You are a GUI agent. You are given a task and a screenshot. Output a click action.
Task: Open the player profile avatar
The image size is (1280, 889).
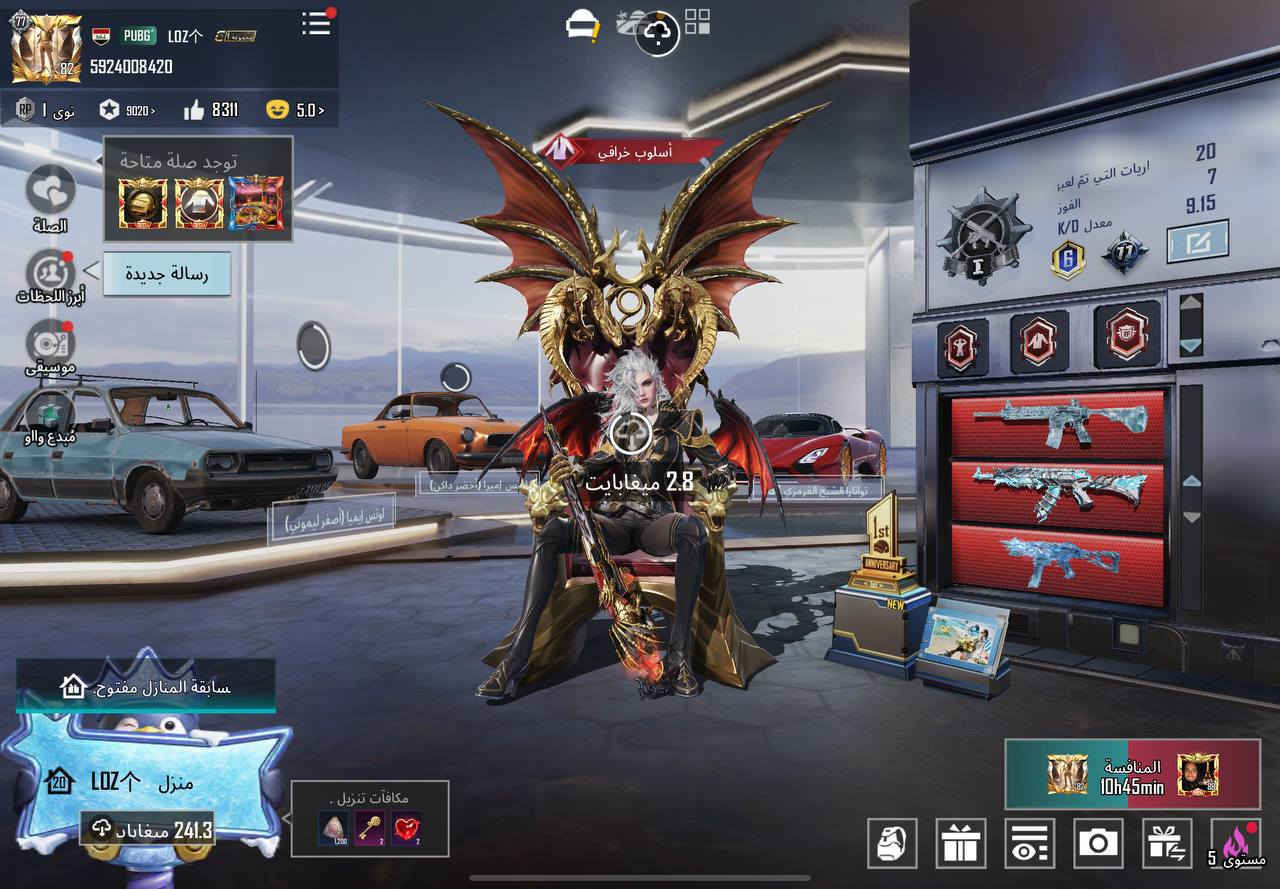(46, 47)
